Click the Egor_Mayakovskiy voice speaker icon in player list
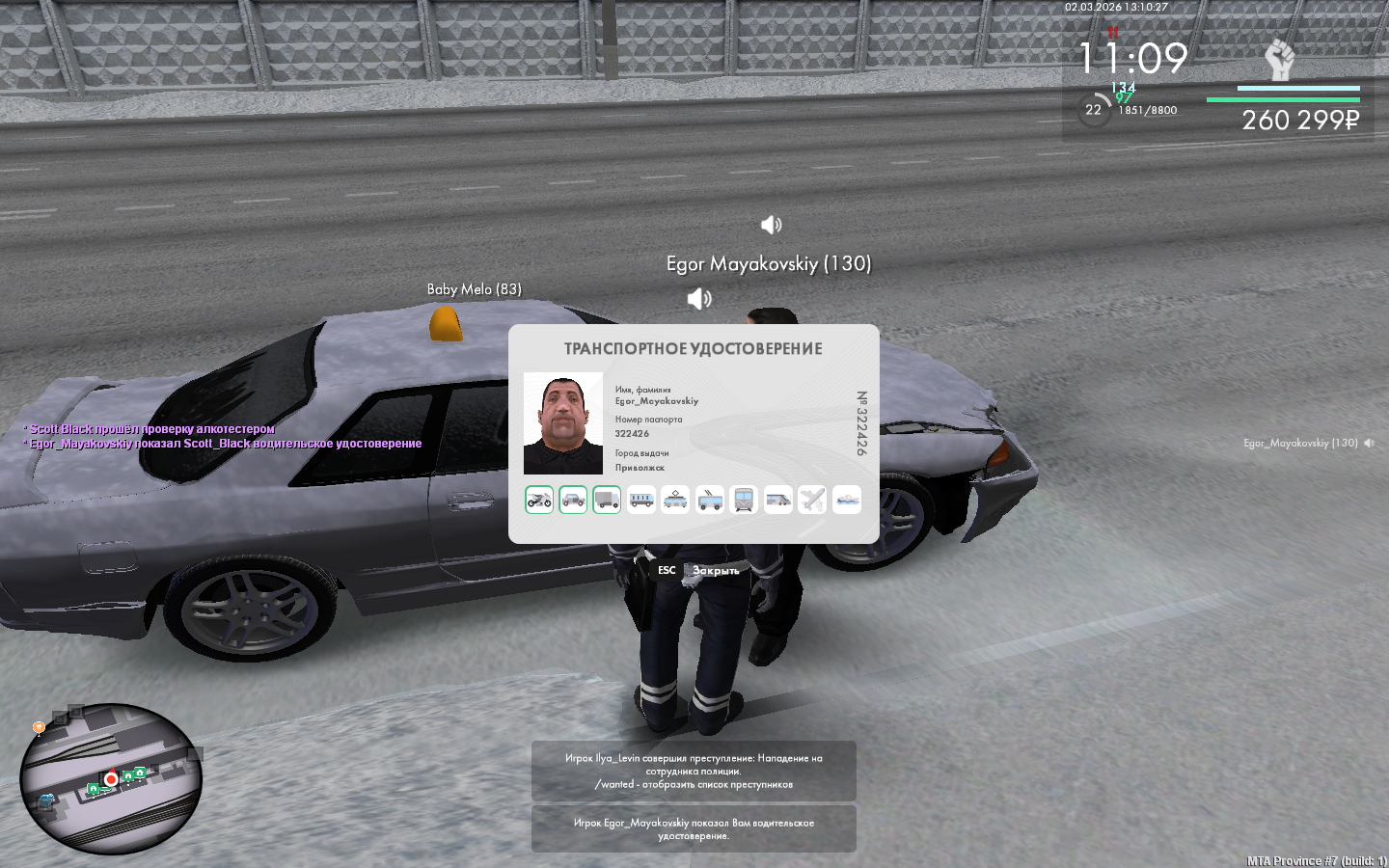Viewport: 1389px width, 868px height. coord(1369,444)
